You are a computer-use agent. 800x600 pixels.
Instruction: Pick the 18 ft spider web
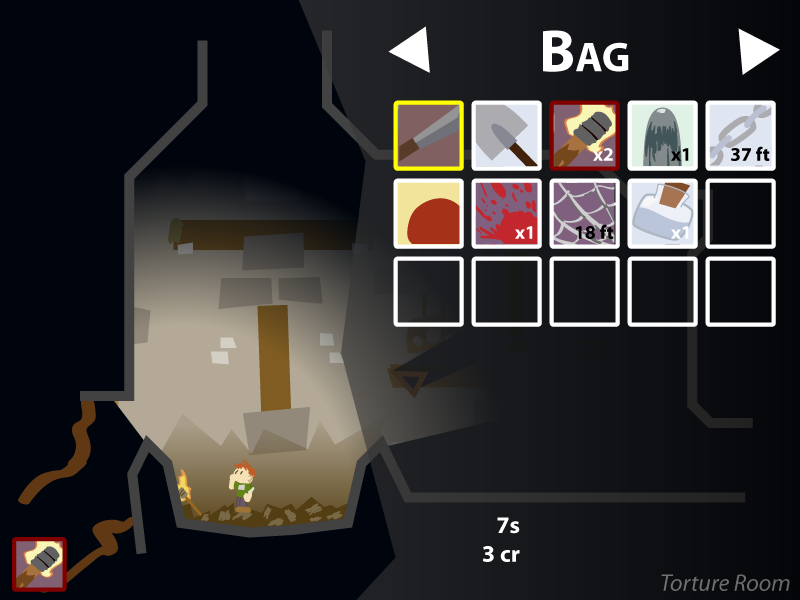[585, 213]
